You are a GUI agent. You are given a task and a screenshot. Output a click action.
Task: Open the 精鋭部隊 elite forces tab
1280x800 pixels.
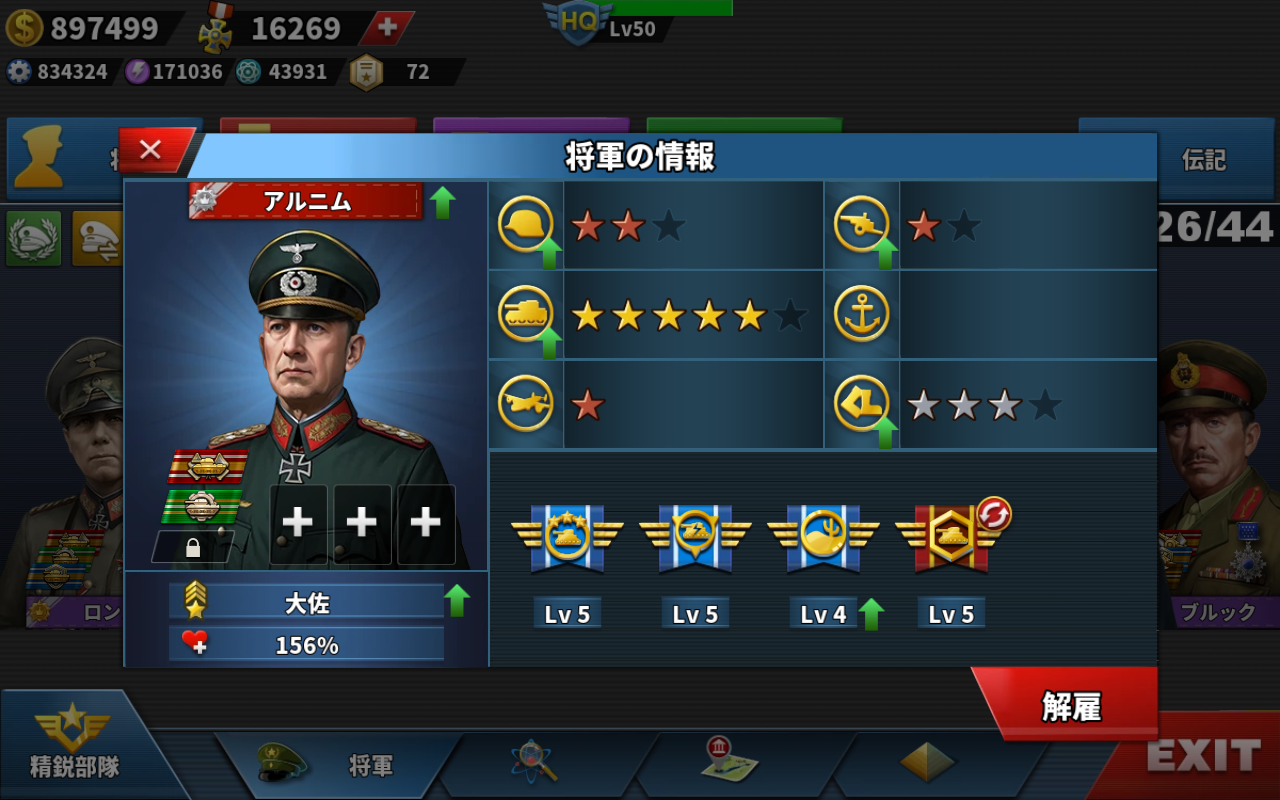coord(74,747)
